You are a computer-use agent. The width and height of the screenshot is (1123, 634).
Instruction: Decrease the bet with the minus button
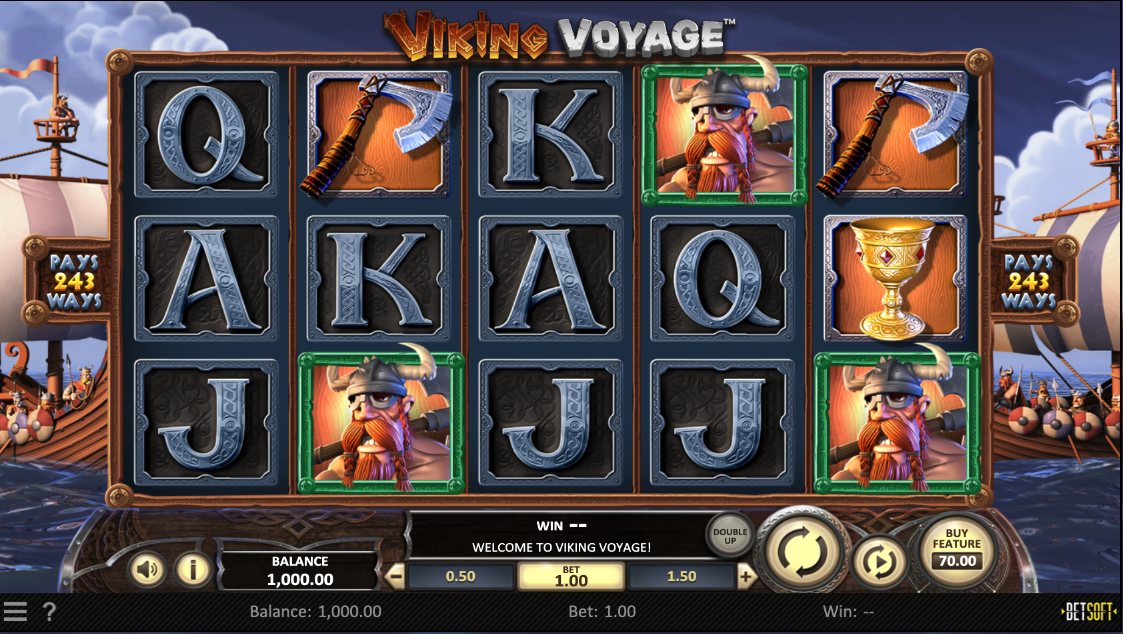point(396,577)
